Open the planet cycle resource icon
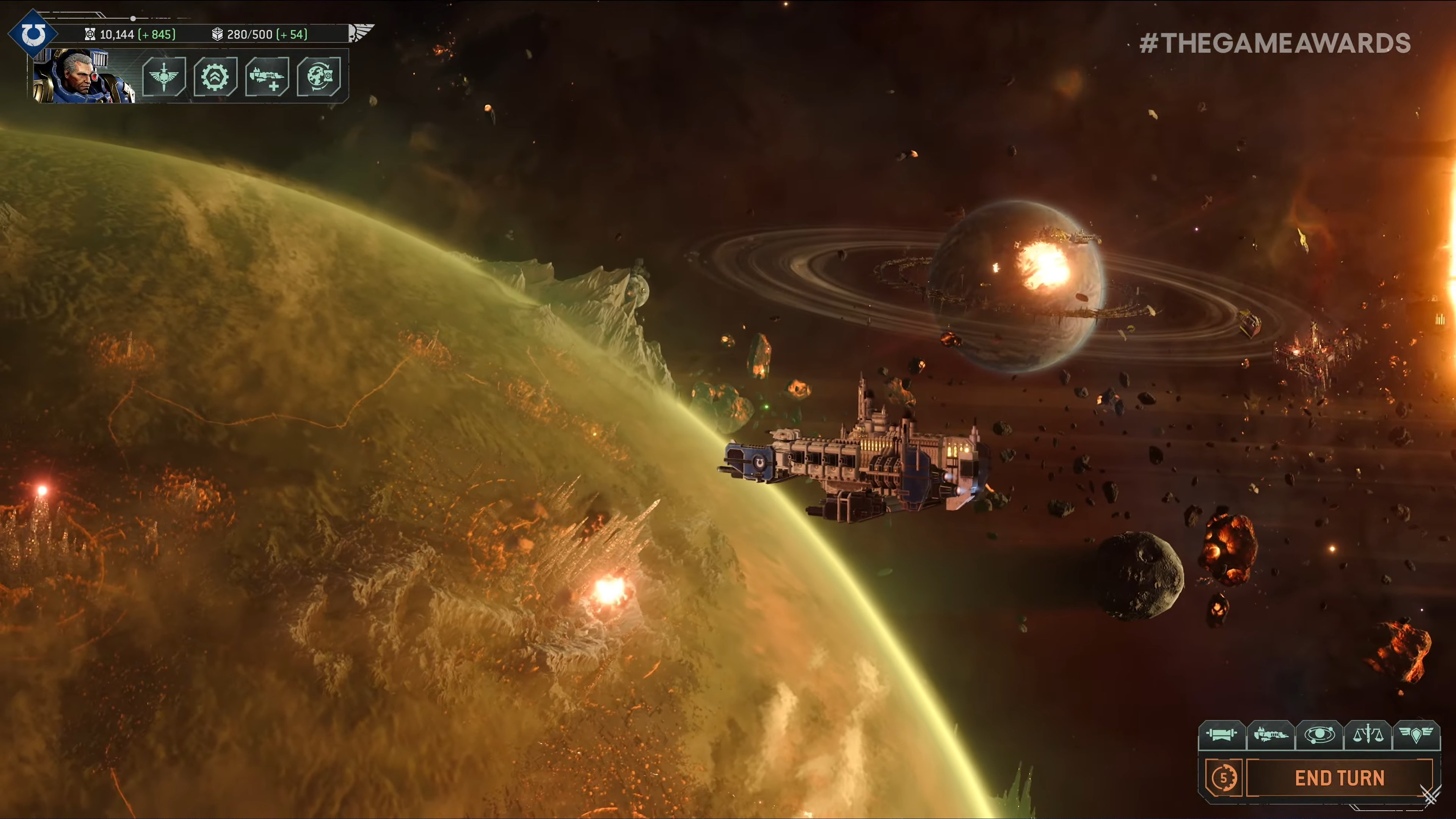The image size is (1456, 819). (319, 76)
